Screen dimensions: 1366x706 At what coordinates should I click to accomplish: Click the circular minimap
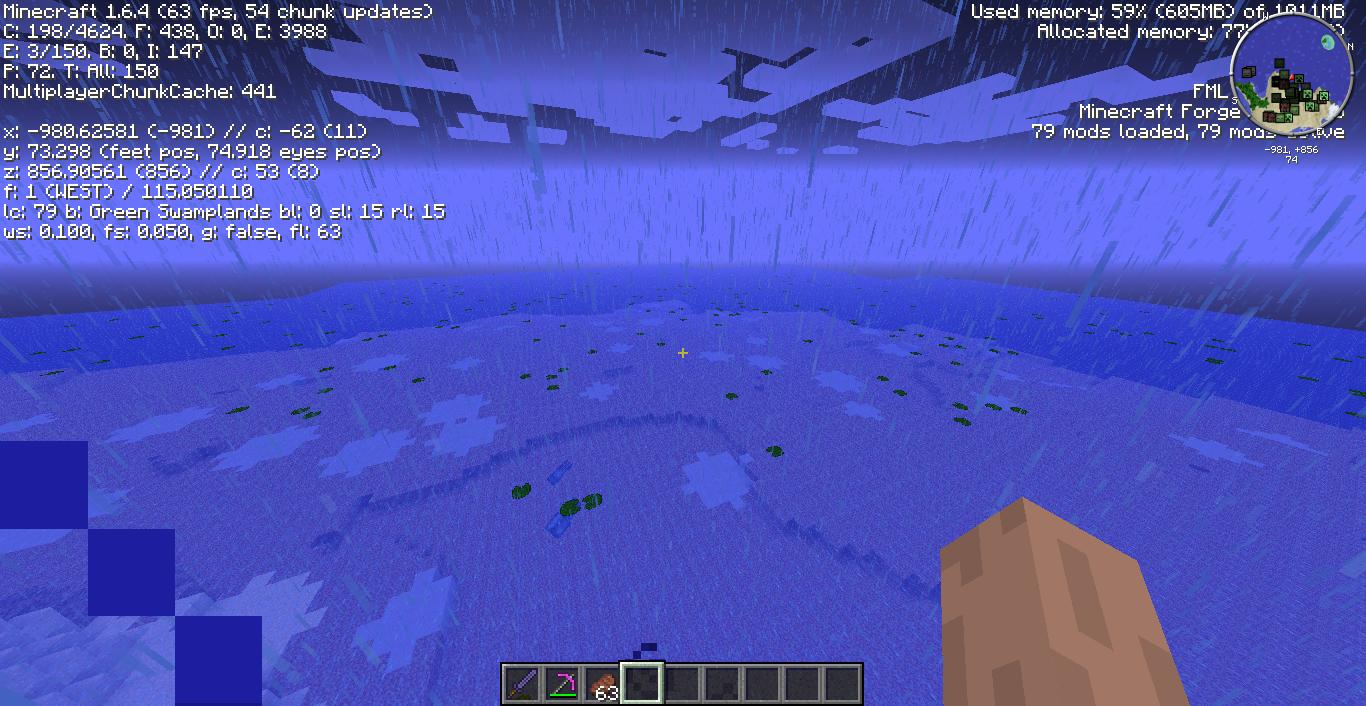[1291, 76]
